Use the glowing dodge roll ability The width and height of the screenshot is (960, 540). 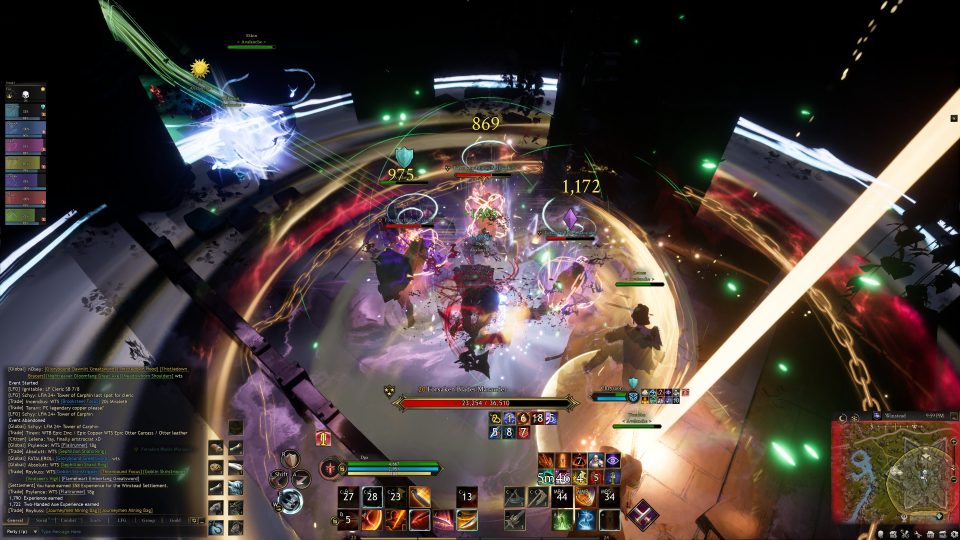(x=291, y=499)
